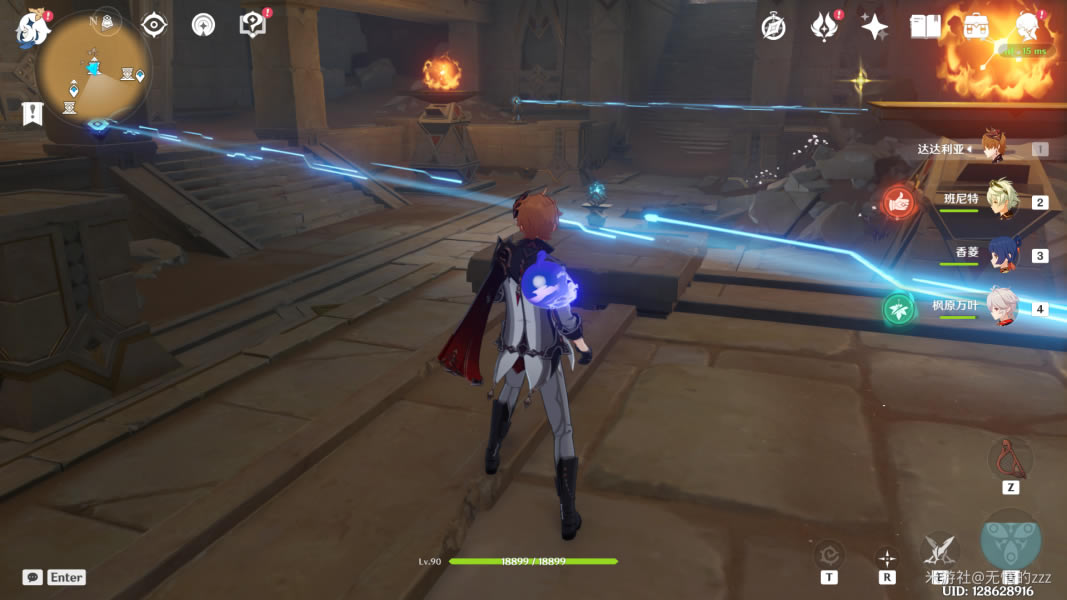Image resolution: width=1067 pixels, height=600 pixels.
Task: Open the four-pointed star wish icon
Action: [875, 27]
